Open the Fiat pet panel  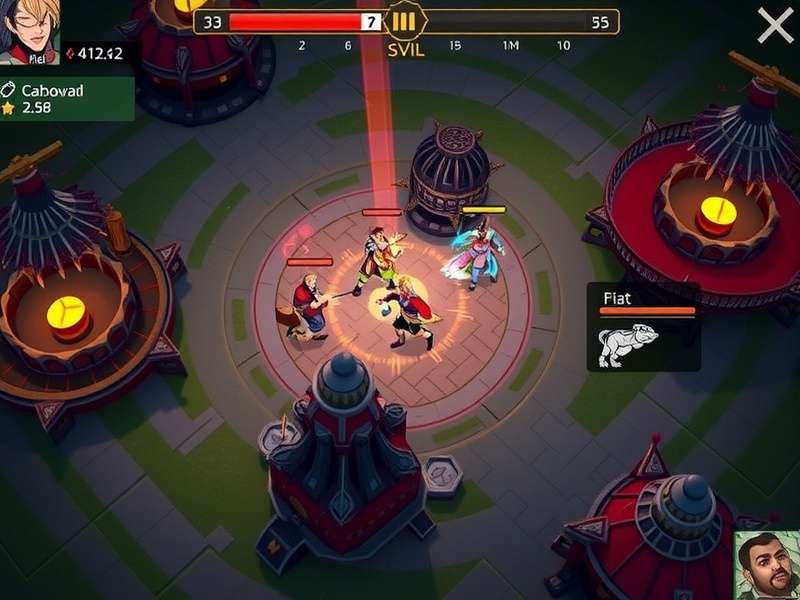tap(643, 327)
